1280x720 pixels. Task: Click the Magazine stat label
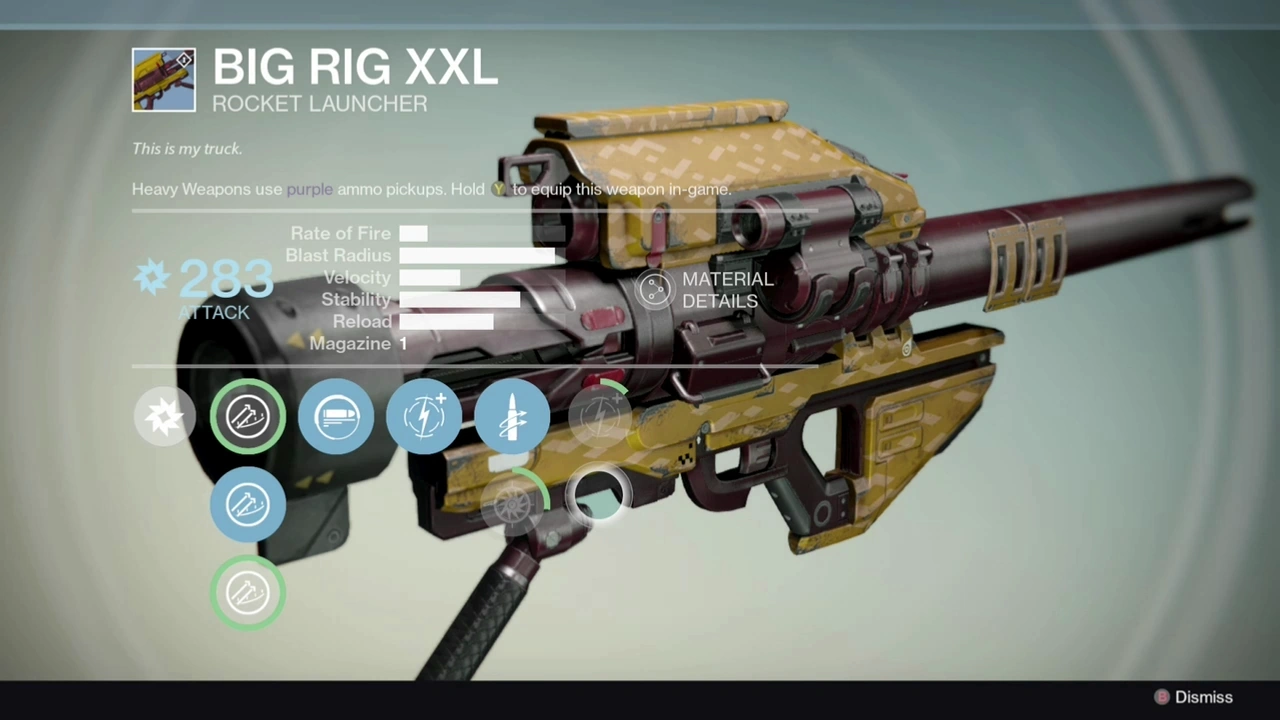(351, 343)
